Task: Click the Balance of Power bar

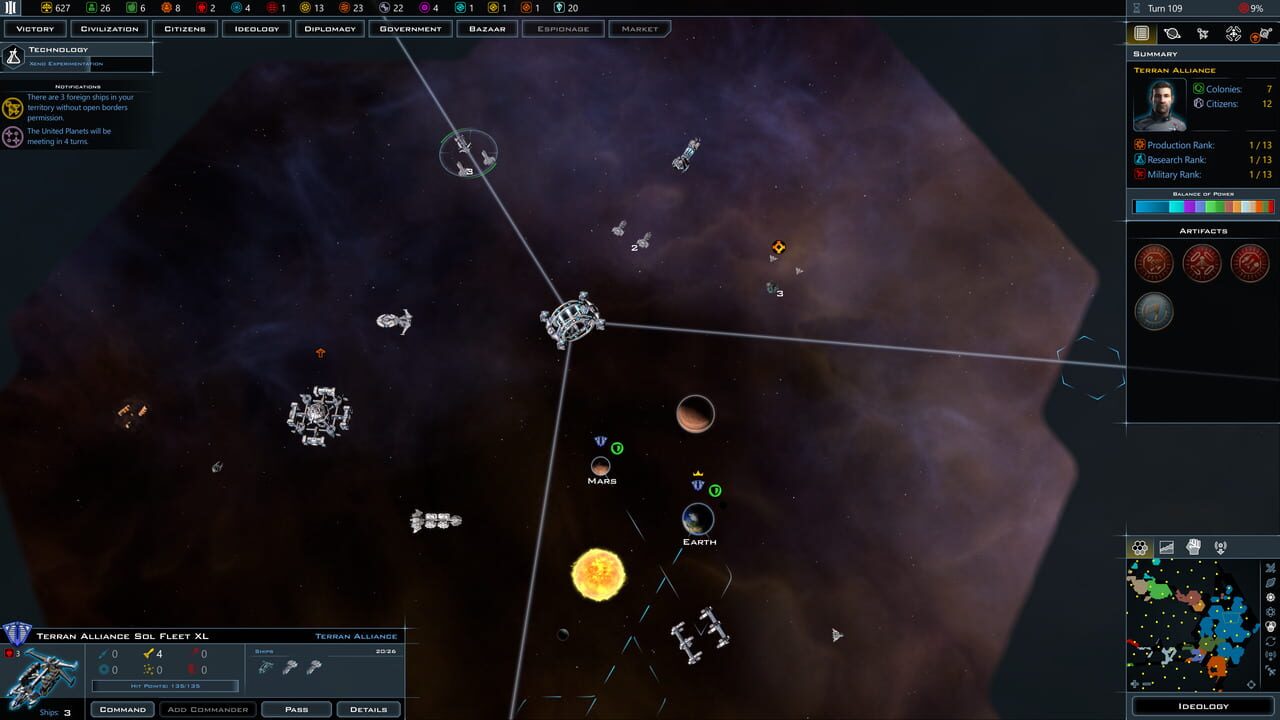Action: pos(1203,206)
